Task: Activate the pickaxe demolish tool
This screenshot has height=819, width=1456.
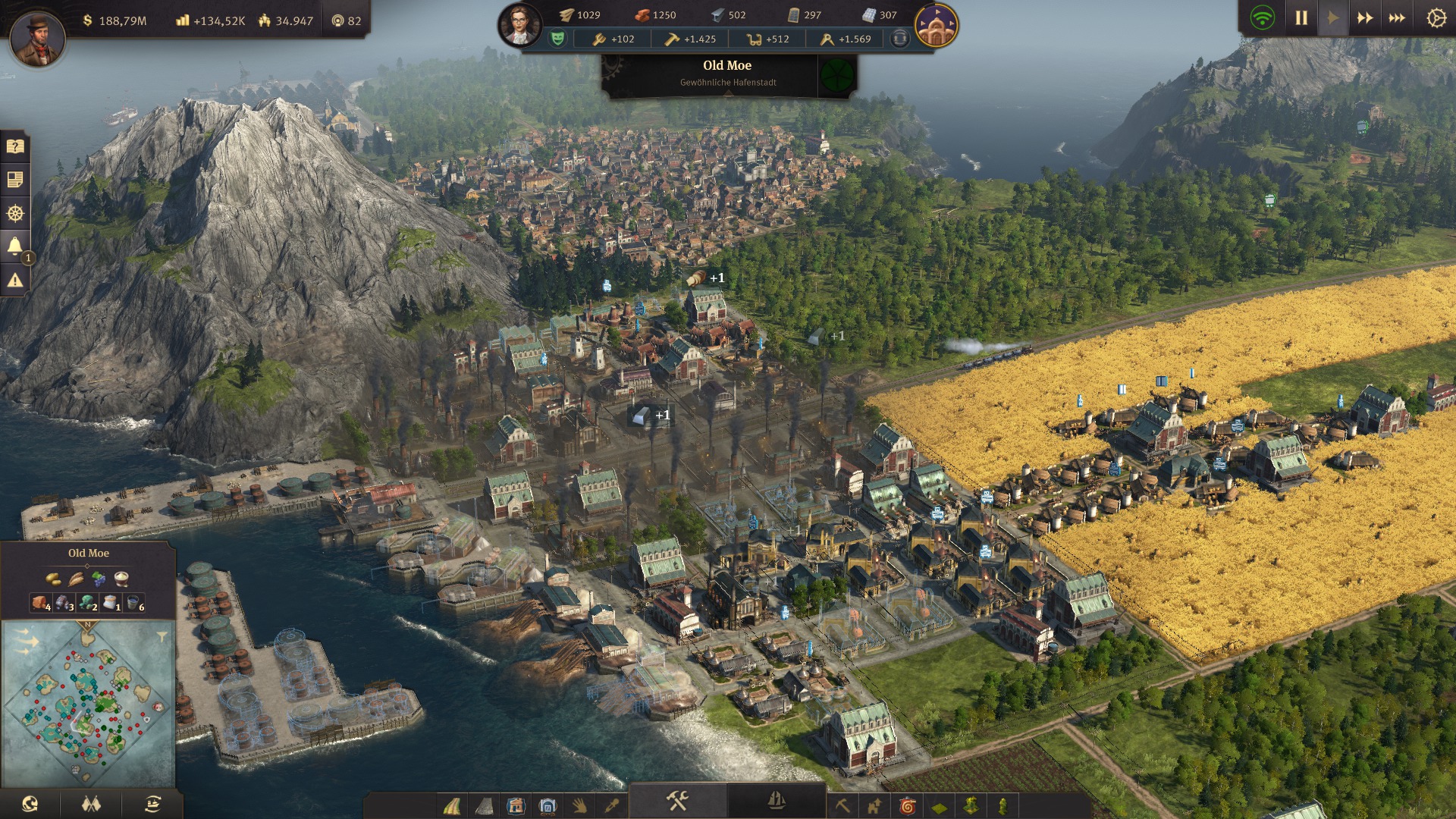Action: pyautogui.click(x=842, y=805)
